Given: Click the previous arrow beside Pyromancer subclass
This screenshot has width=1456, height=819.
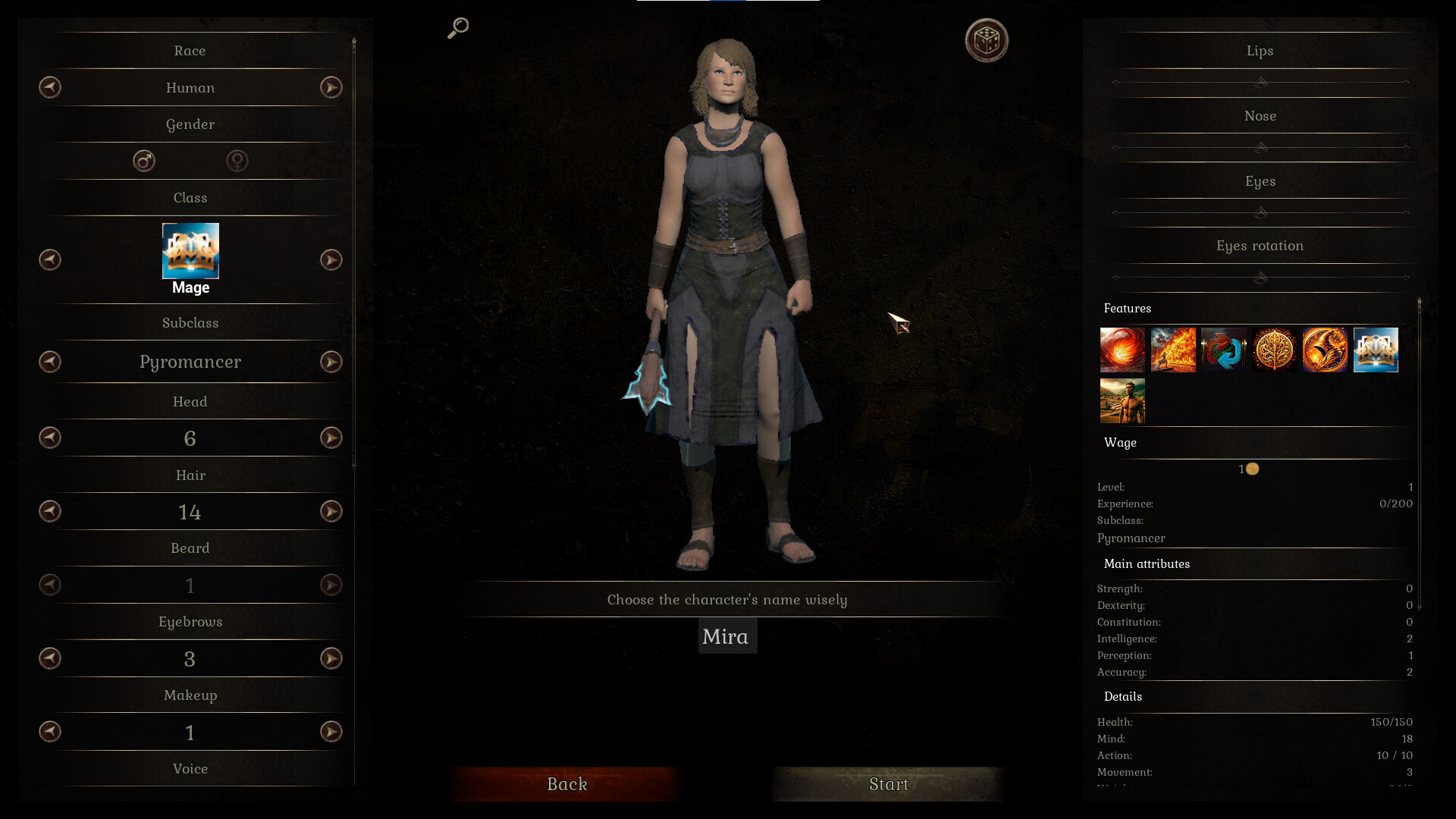Looking at the screenshot, I should (49, 362).
